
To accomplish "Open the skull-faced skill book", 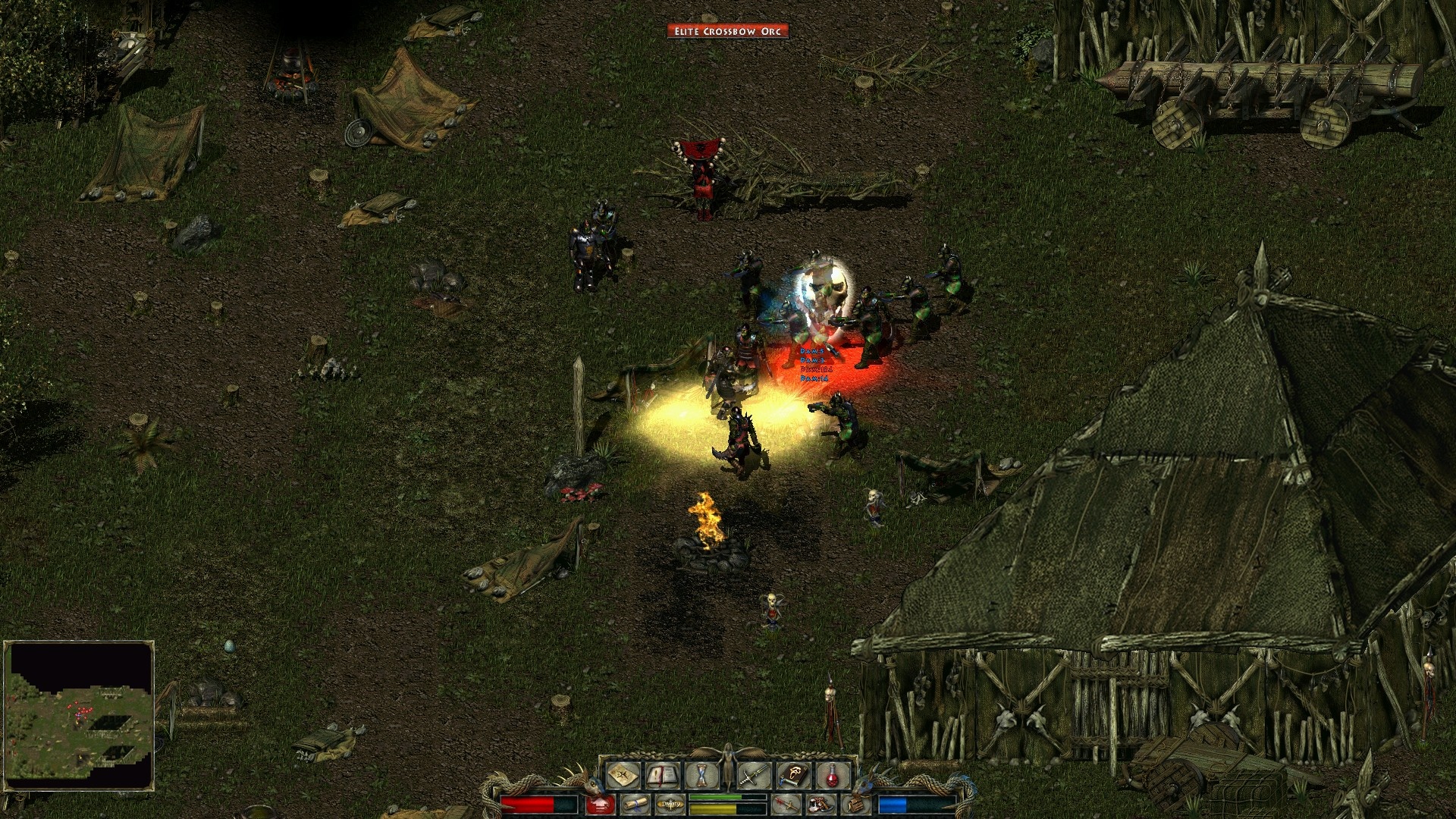I will (x=793, y=776).
